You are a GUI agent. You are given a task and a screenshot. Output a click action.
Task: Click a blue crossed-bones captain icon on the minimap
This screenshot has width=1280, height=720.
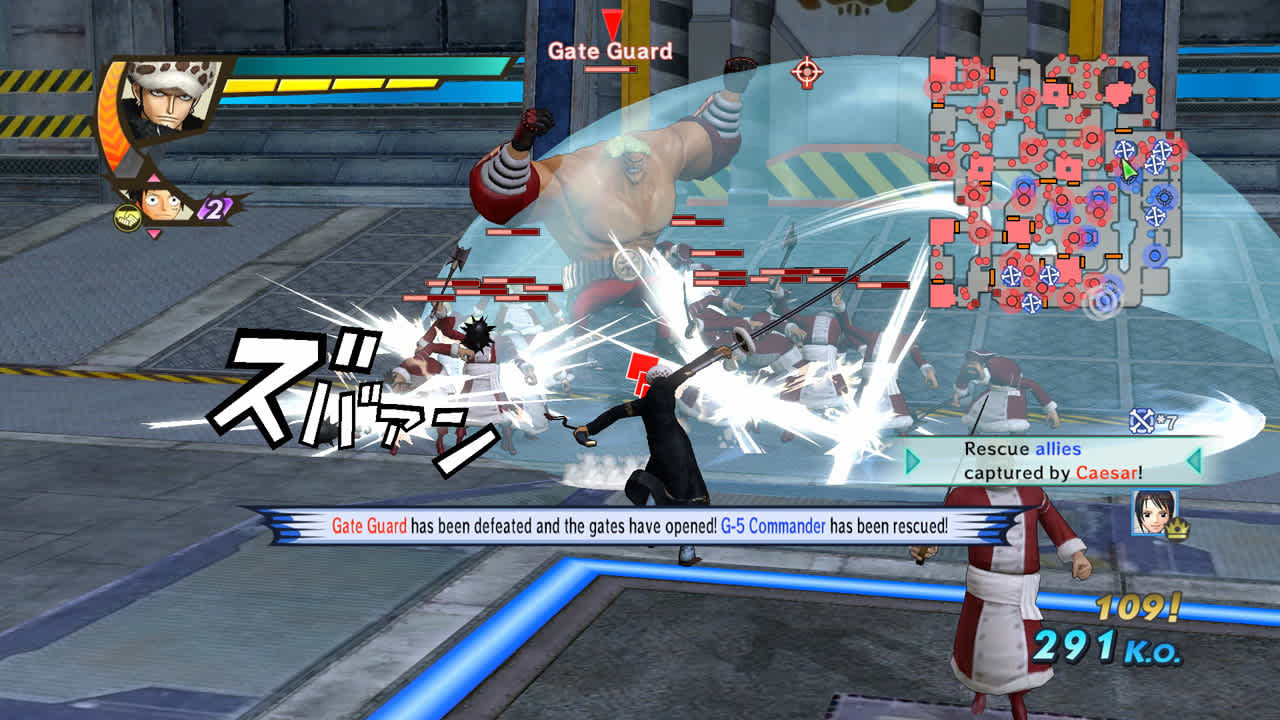(x=1124, y=149)
